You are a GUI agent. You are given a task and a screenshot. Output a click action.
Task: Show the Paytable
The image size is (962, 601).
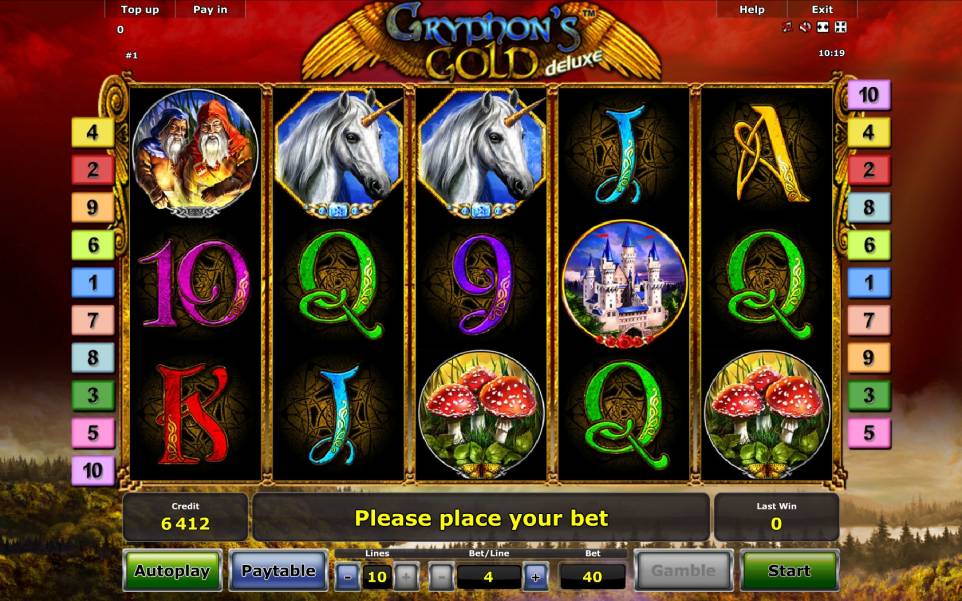[278, 571]
